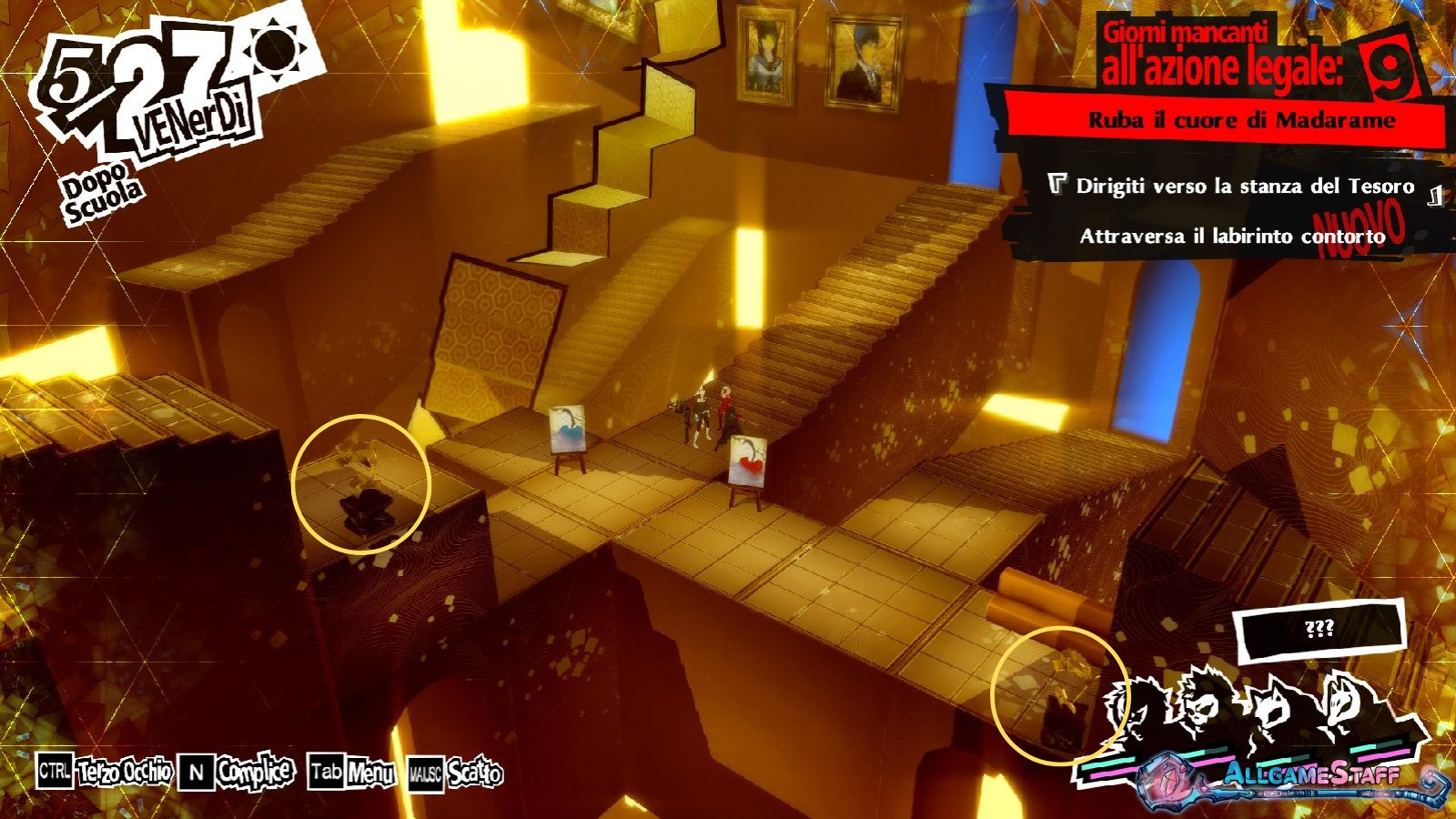Select objective Dirigiti verso la stanza del Tesoro
The image size is (1456, 819).
click(x=1244, y=187)
